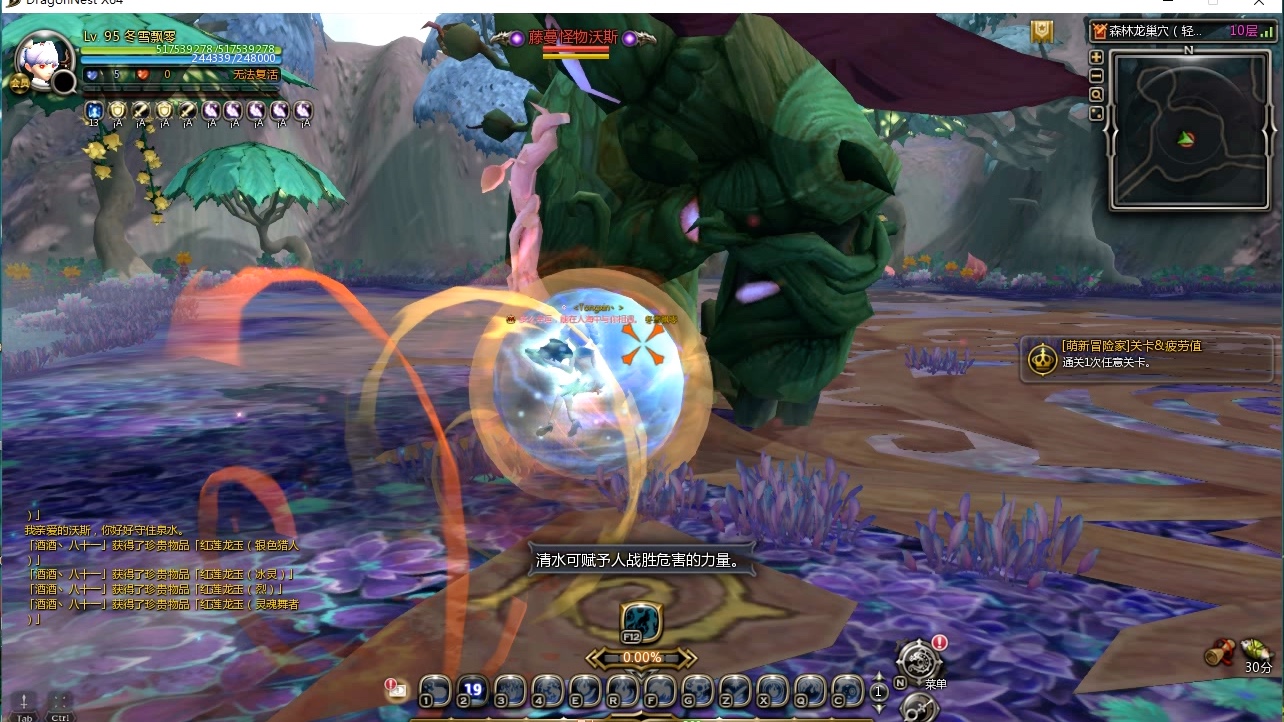Select the player portrait avatar
The width and height of the screenshot is (1284, 722).
tap(44, 62)
